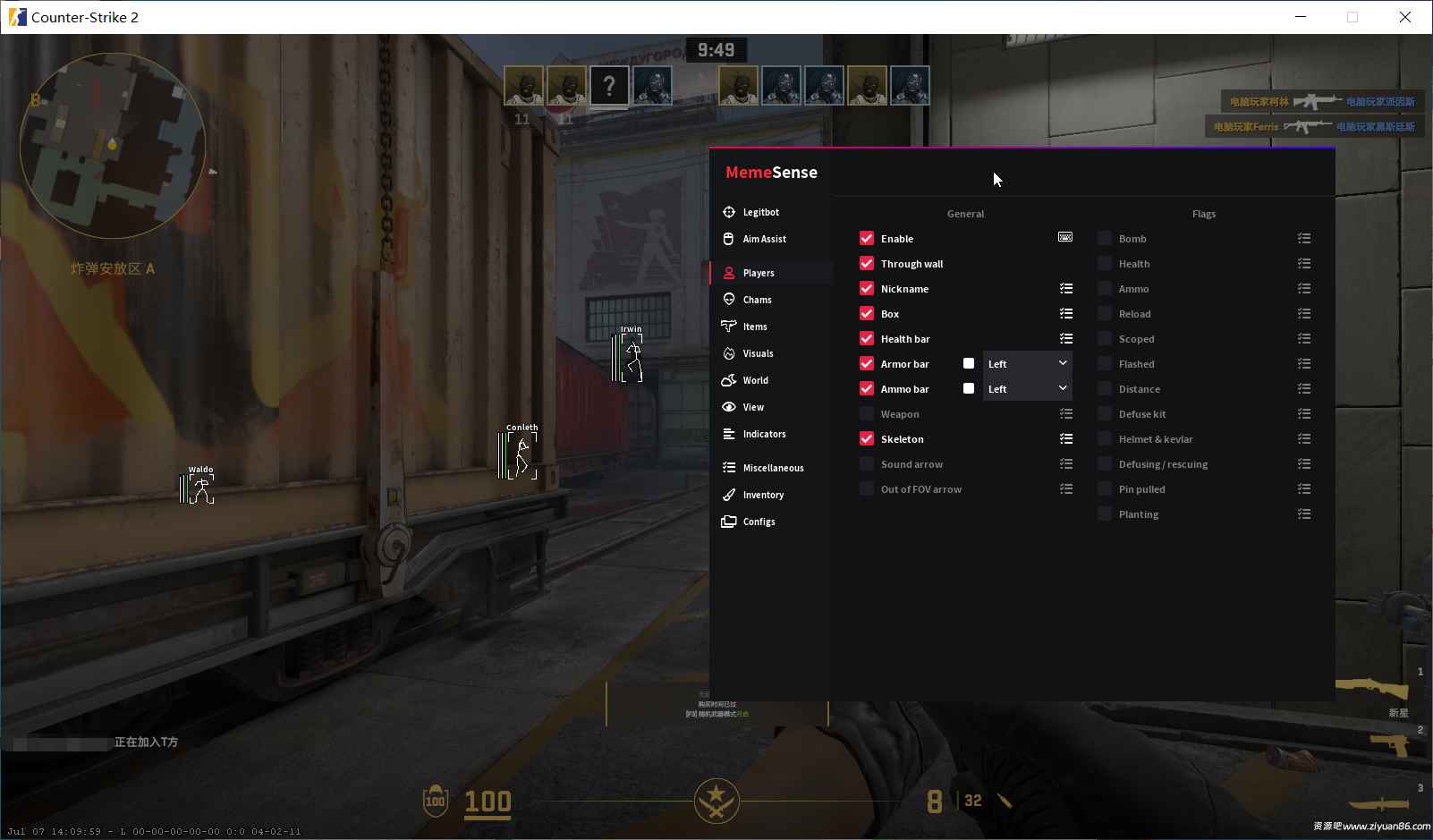Select the Legitbot sidebar icon
Screen dimensions: 1433x840
[729, 212]
